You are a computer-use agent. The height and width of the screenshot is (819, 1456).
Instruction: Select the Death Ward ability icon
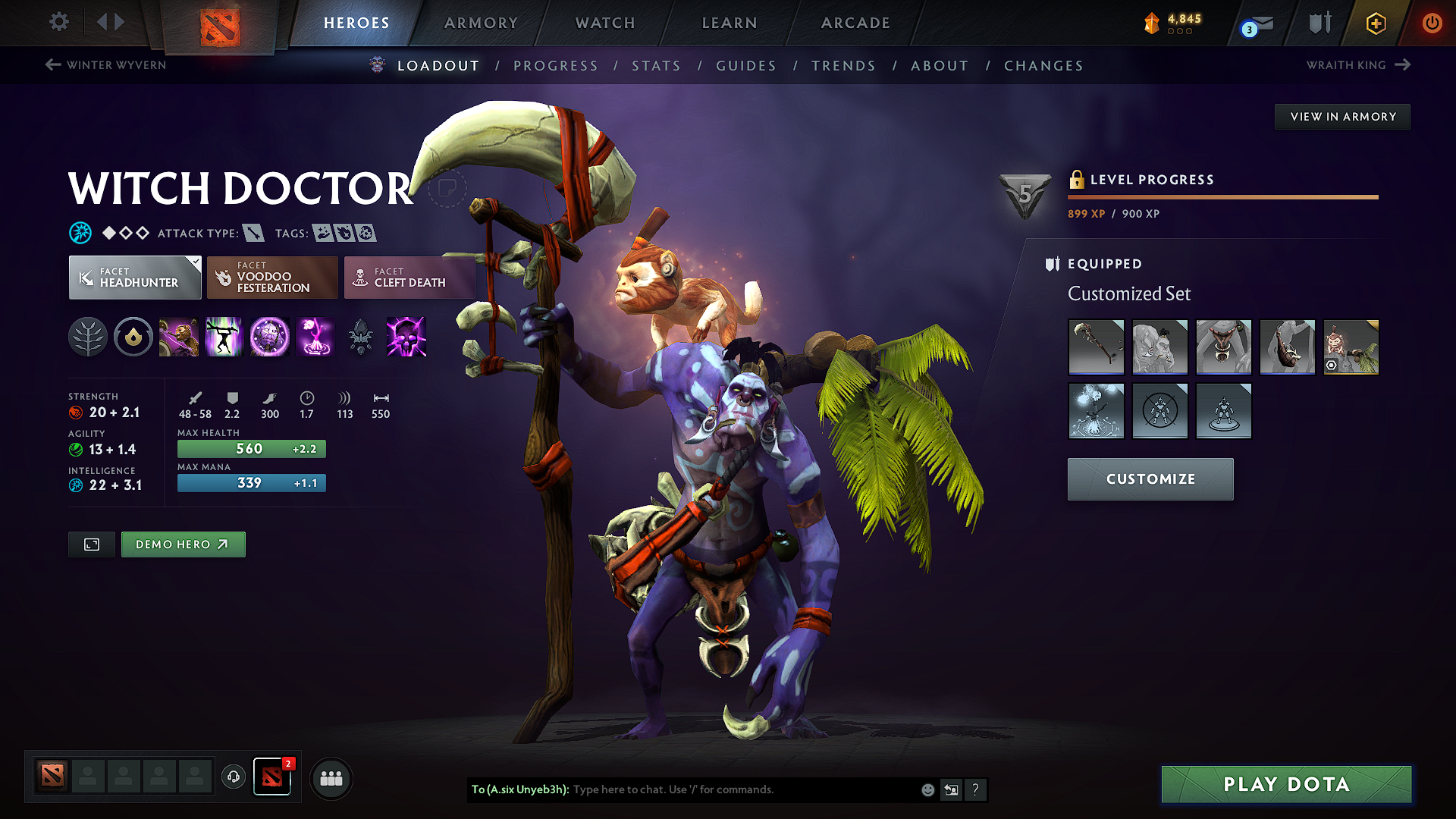(315, 337)
